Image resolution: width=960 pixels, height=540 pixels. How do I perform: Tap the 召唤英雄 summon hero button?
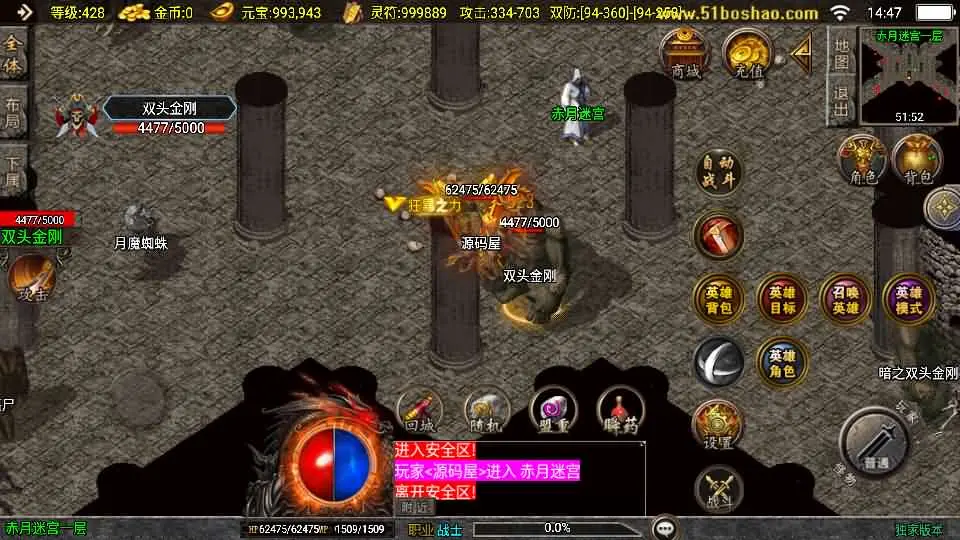point(845,299)
